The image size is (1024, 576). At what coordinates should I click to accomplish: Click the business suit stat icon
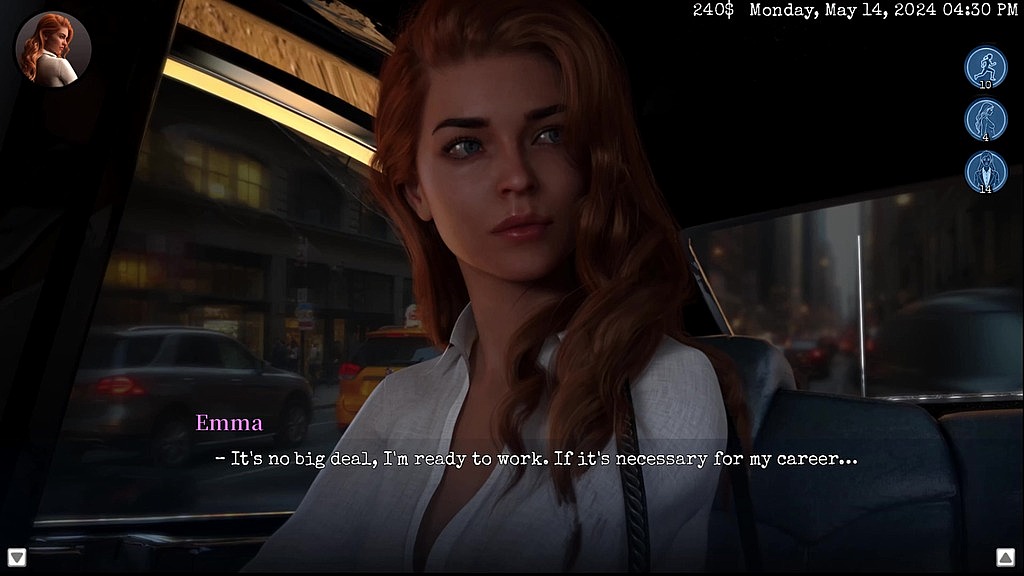tap(985, 171)
